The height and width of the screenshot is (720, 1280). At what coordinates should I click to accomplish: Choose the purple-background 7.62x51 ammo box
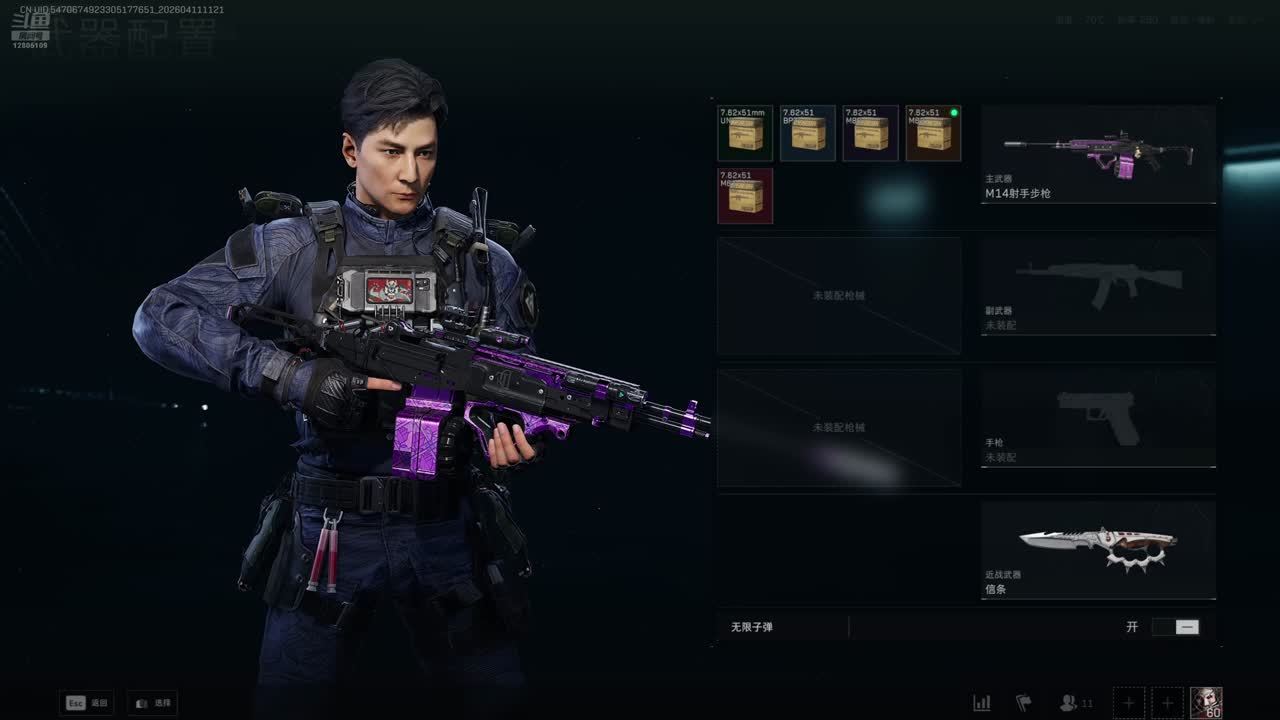[x=870, y=133]
